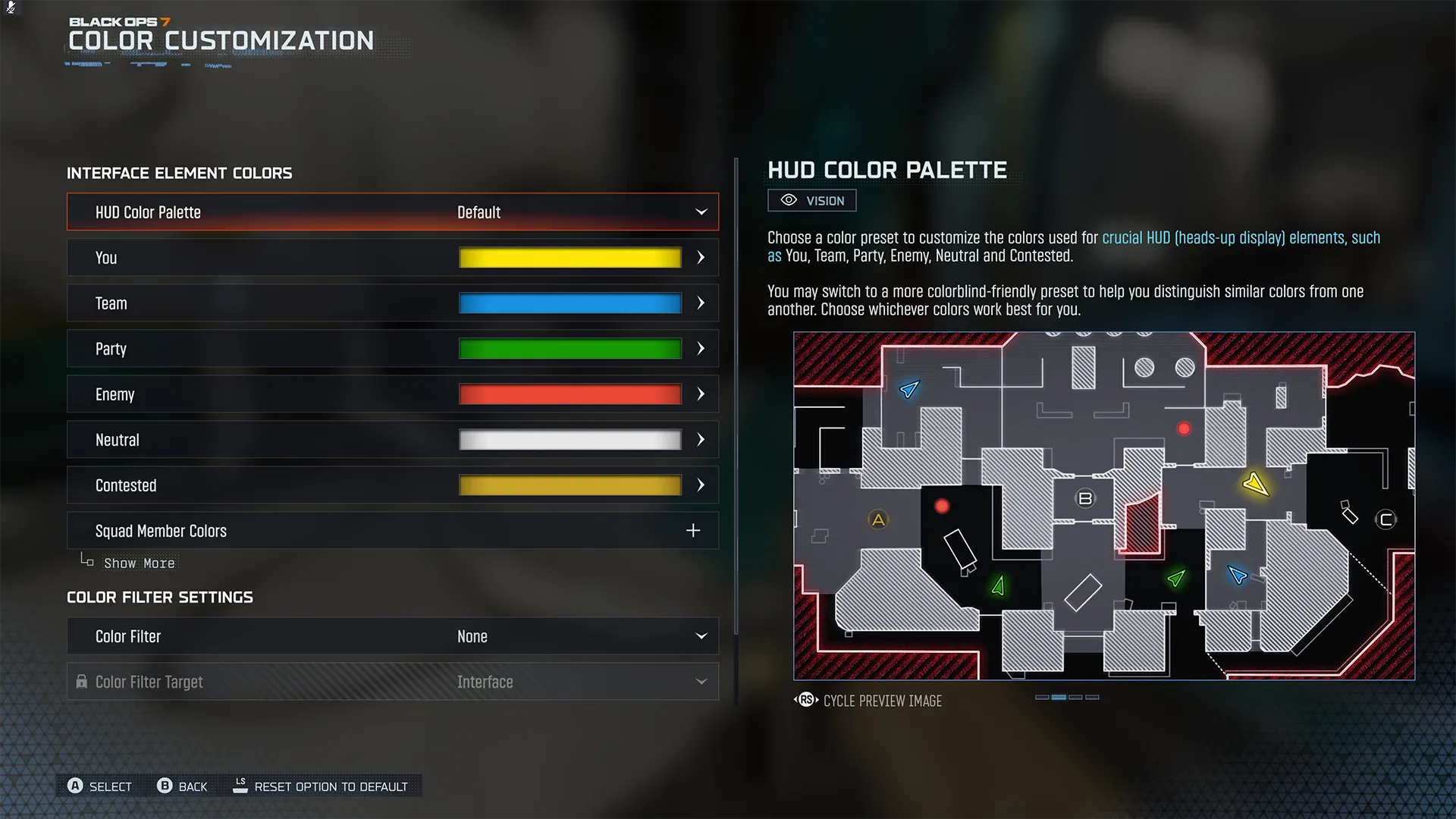Pick the Party green color swatch
The image size is (1456, 819).
click(x=570, y=349)
